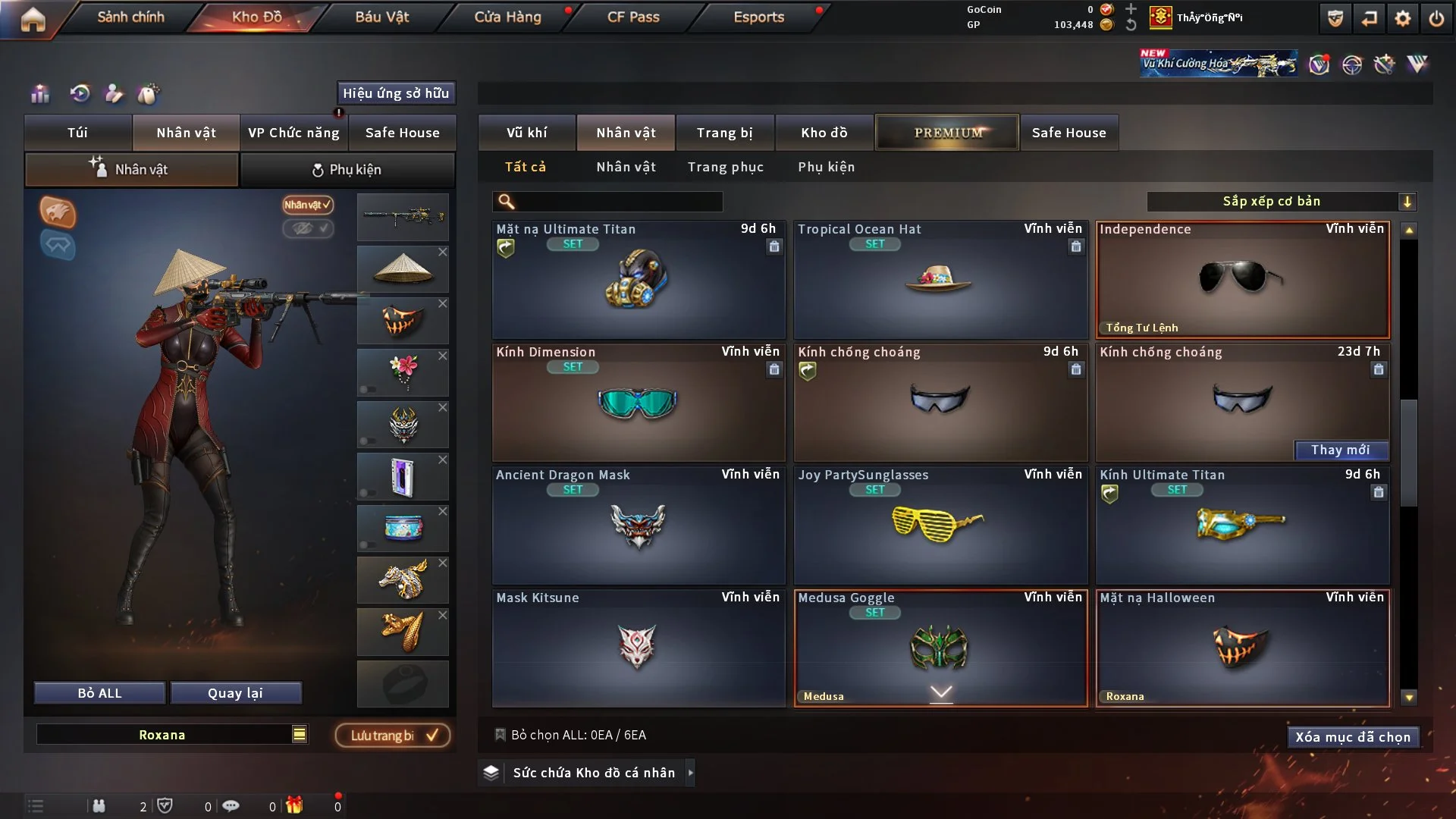Return to Sảnh chính lobby
Viewport: 1456px width, 819px height.
point(130,17)
